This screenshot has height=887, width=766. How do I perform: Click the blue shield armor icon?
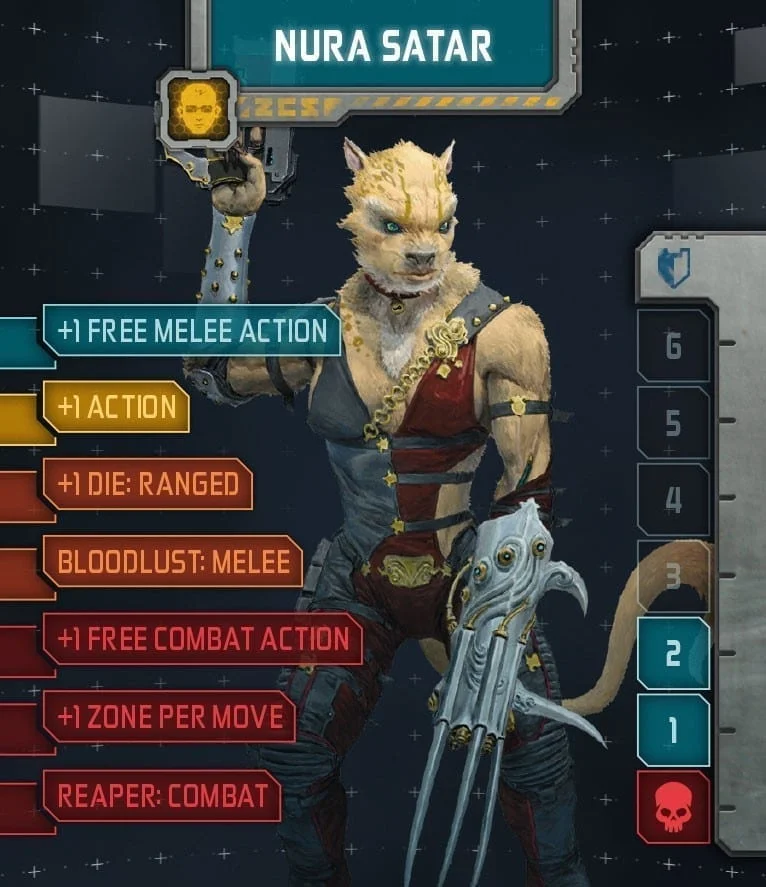click(x=673, y=268)
